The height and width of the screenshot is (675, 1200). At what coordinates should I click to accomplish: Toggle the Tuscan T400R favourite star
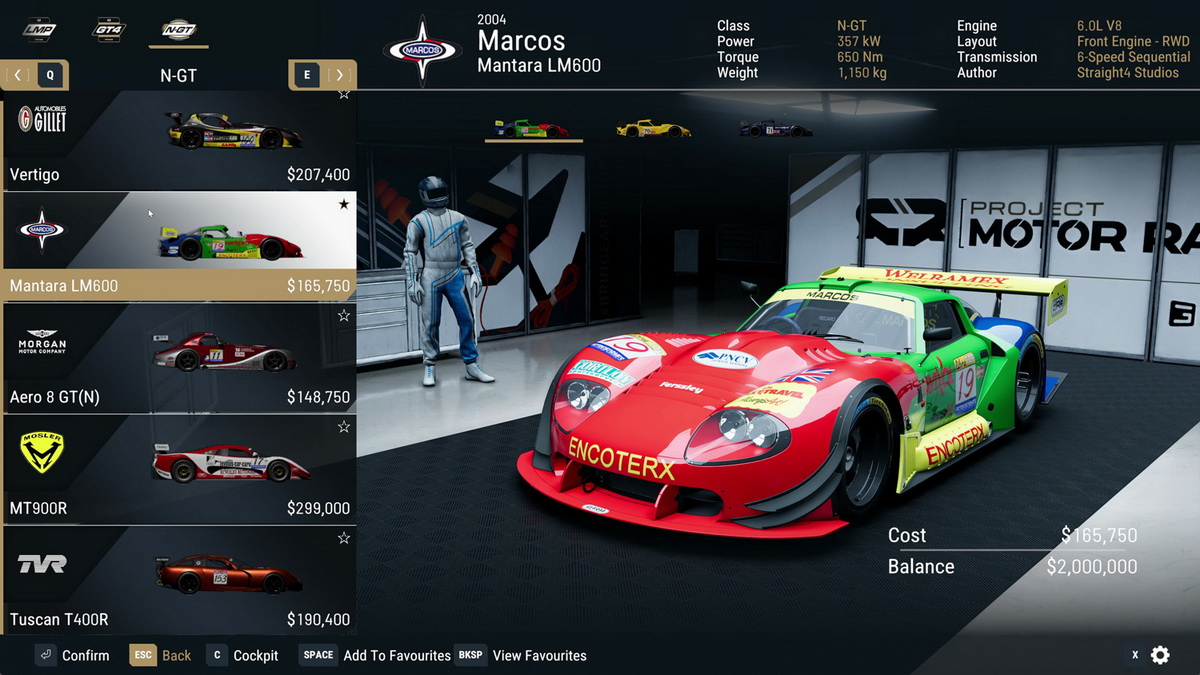pos(344,538)
